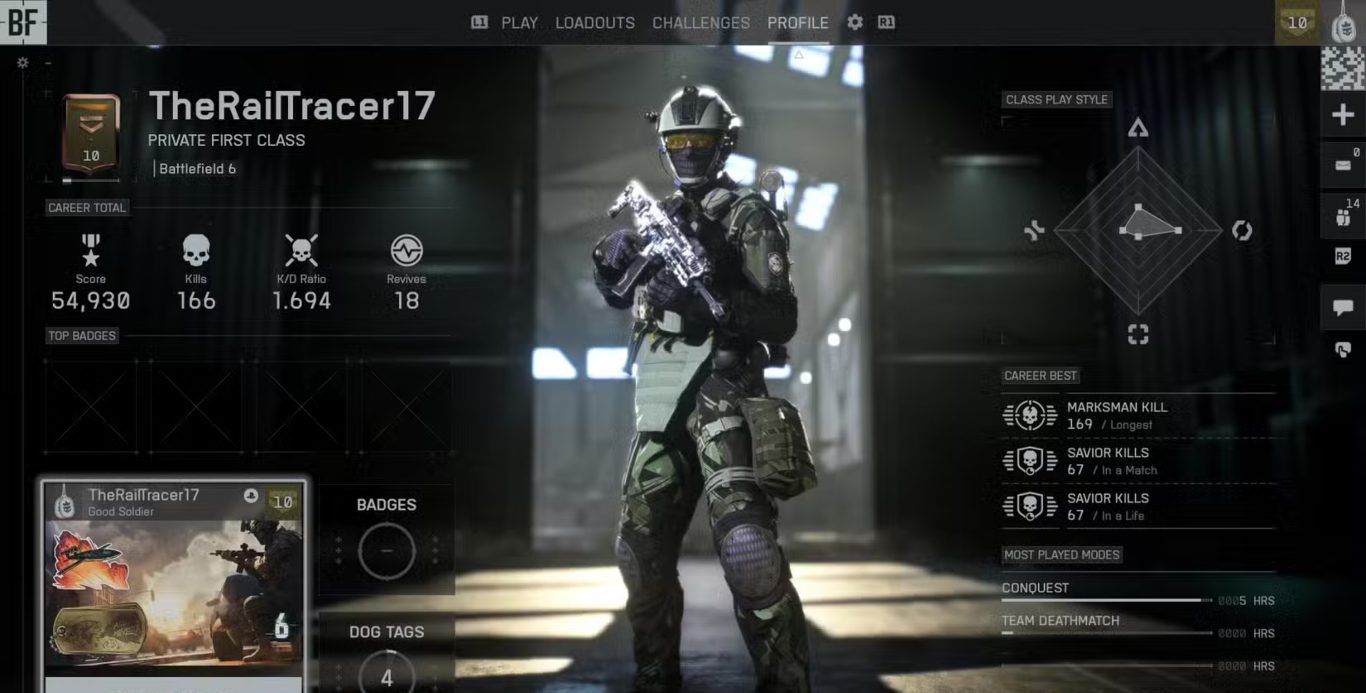Click the dog tag icon in the top corner

pyautogui.click(x=1343, y=23)
